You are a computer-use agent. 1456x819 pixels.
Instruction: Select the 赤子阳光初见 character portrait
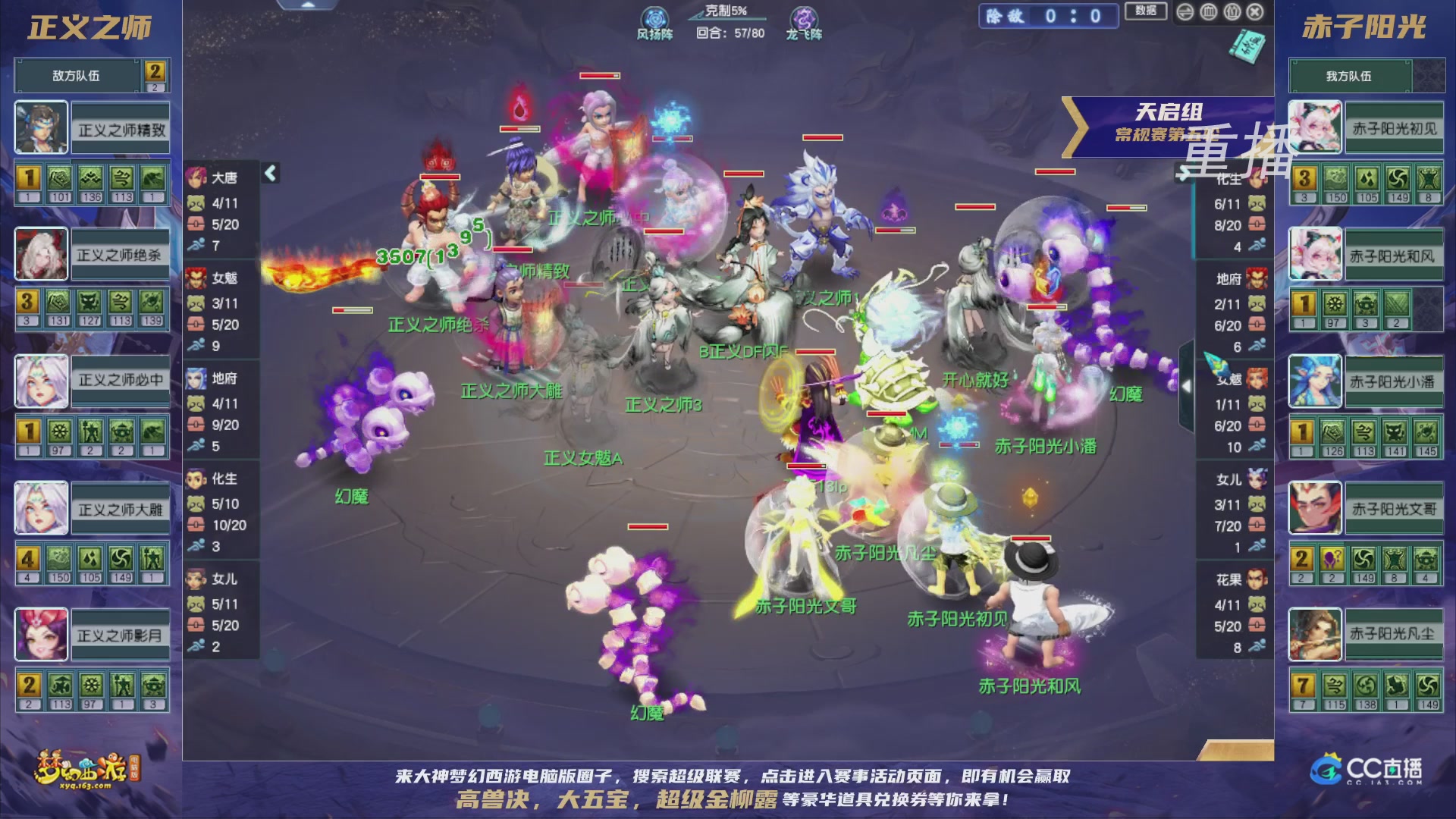click(x=1316, y=126)
